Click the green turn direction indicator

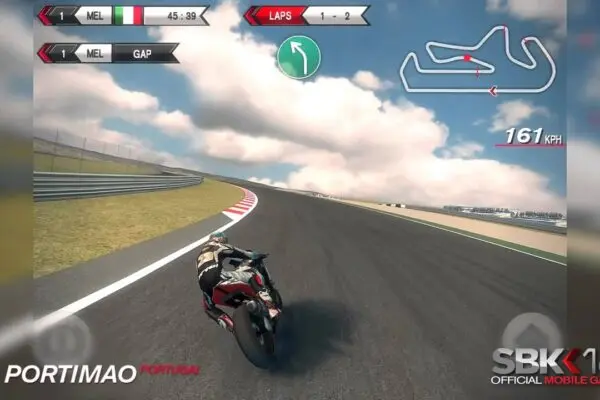(298, 57)
